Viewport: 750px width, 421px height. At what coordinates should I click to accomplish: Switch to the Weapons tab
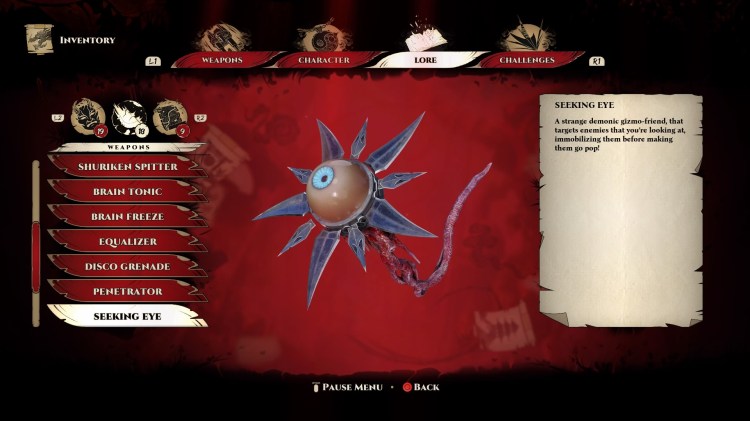pos(221,60)
